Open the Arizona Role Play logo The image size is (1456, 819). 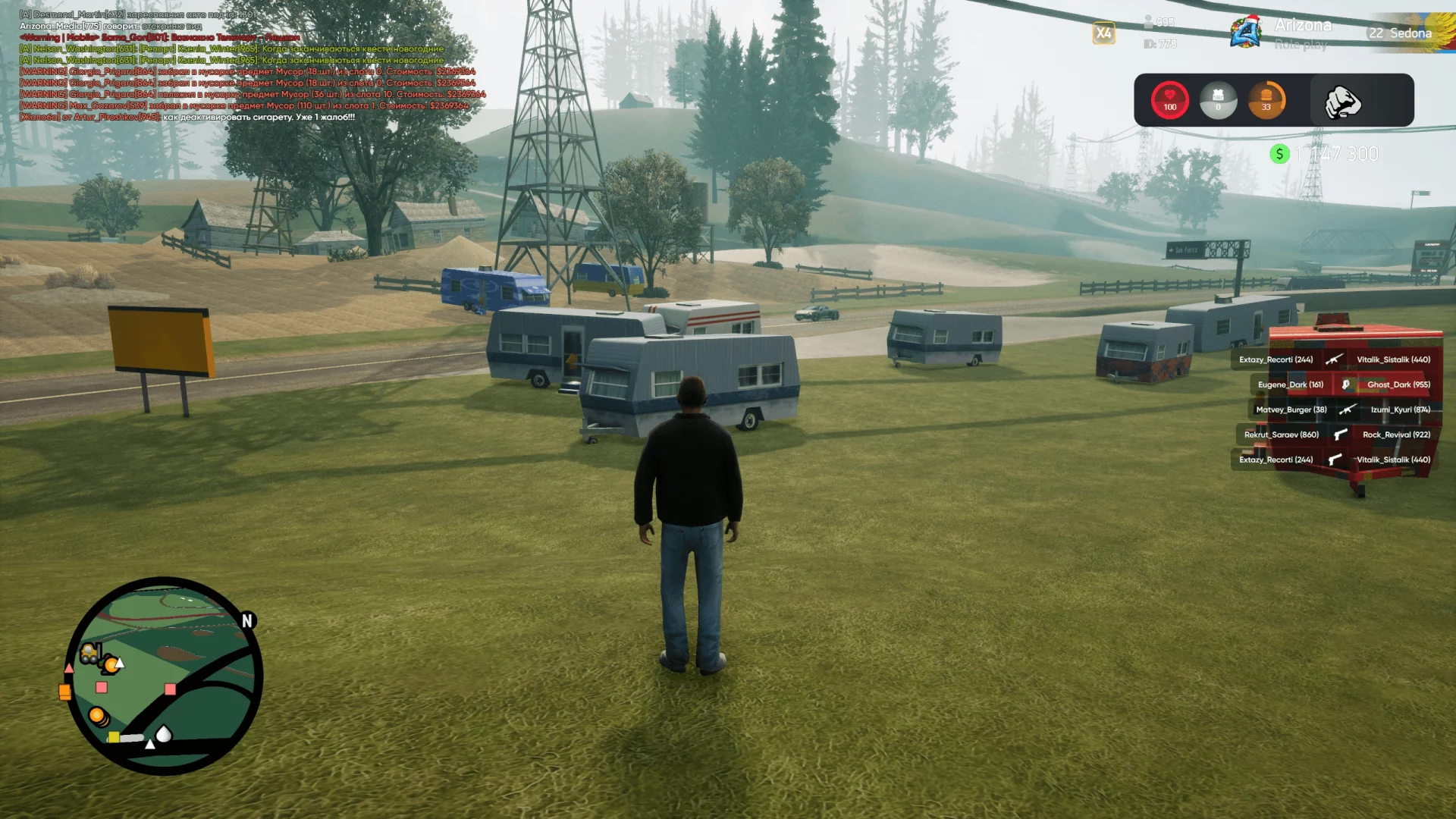coord(1246,33)
